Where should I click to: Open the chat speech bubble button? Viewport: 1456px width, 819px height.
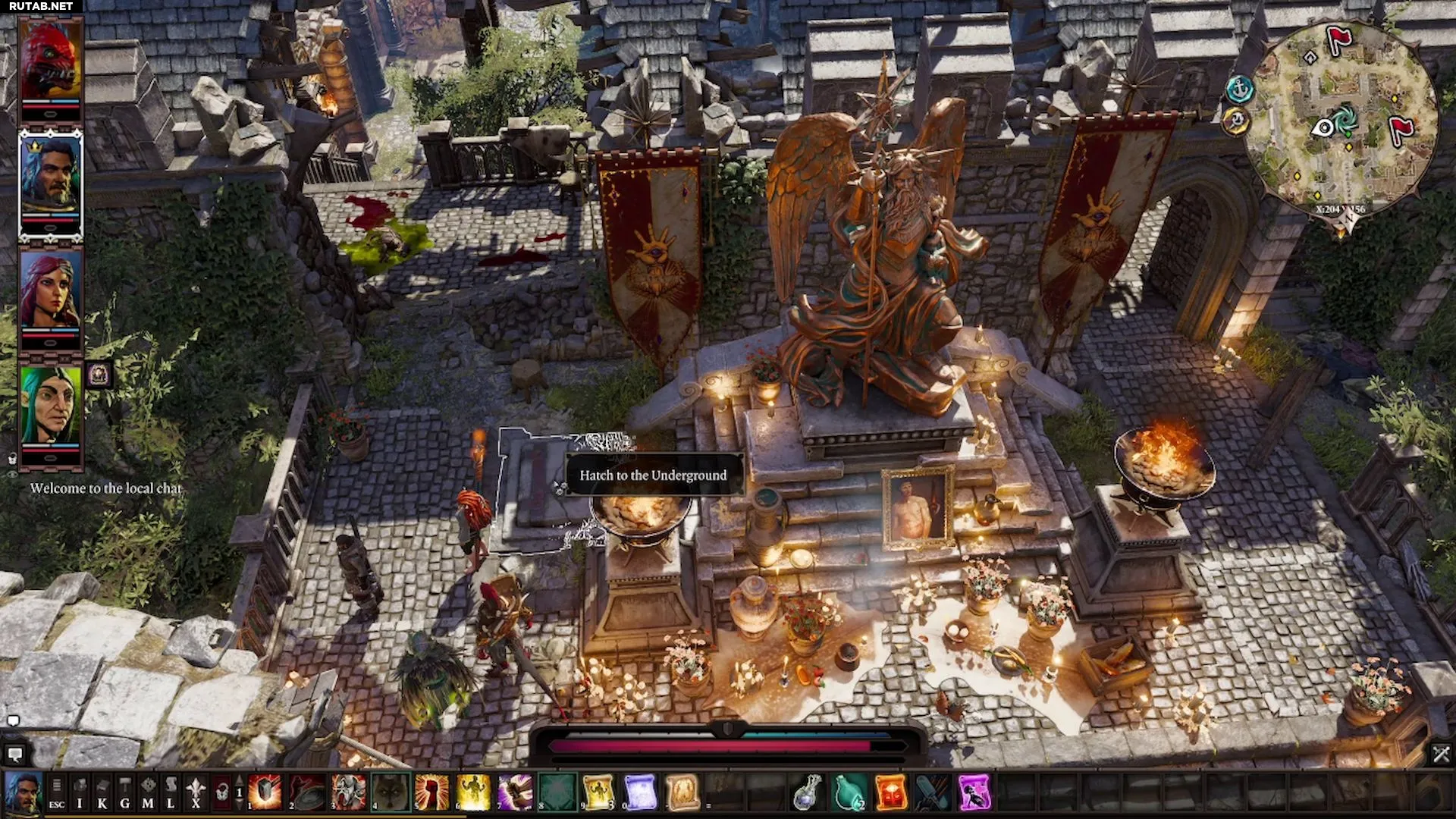click(x=14, y=754)
